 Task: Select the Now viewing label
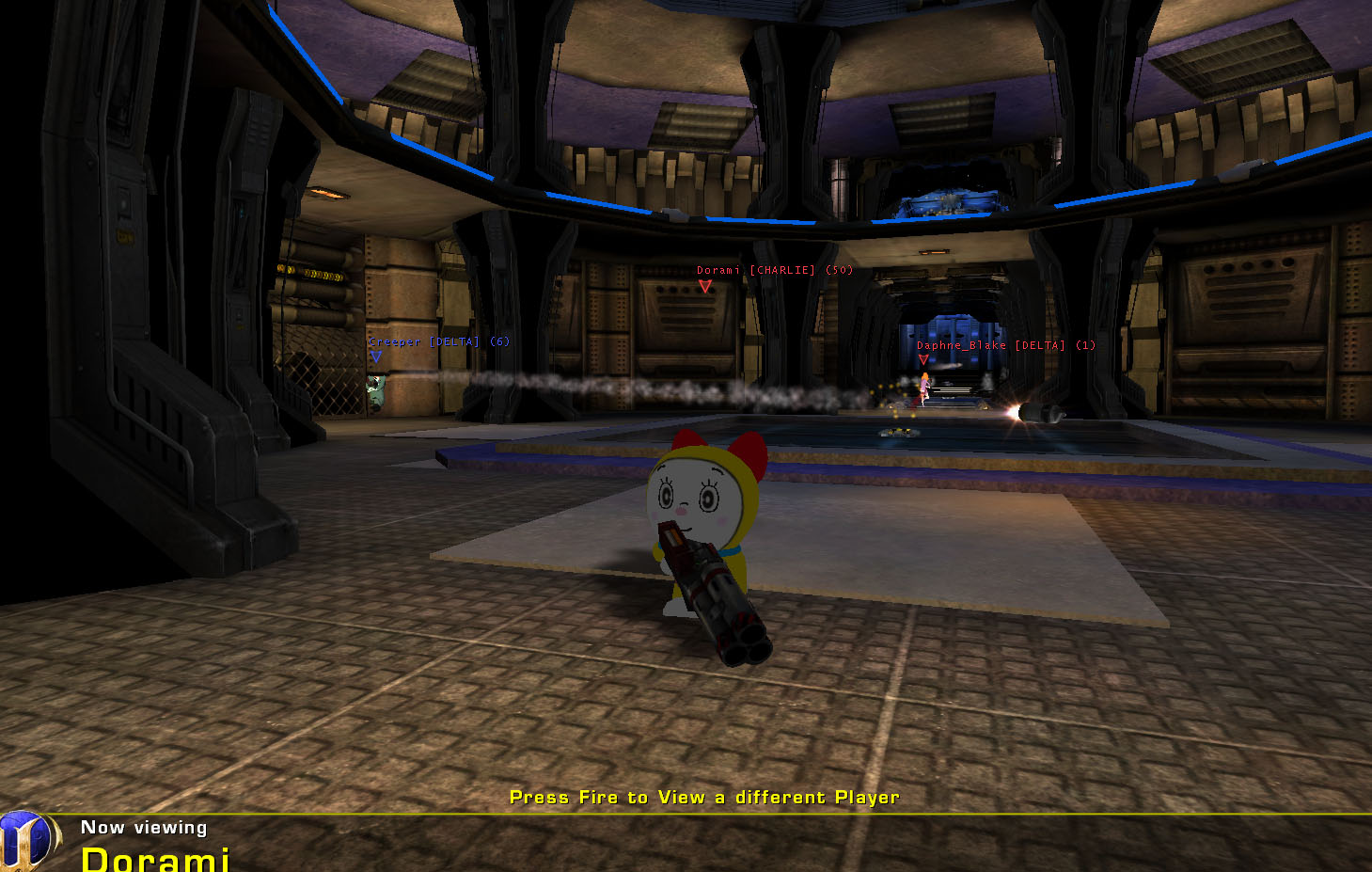click(143, 828)
